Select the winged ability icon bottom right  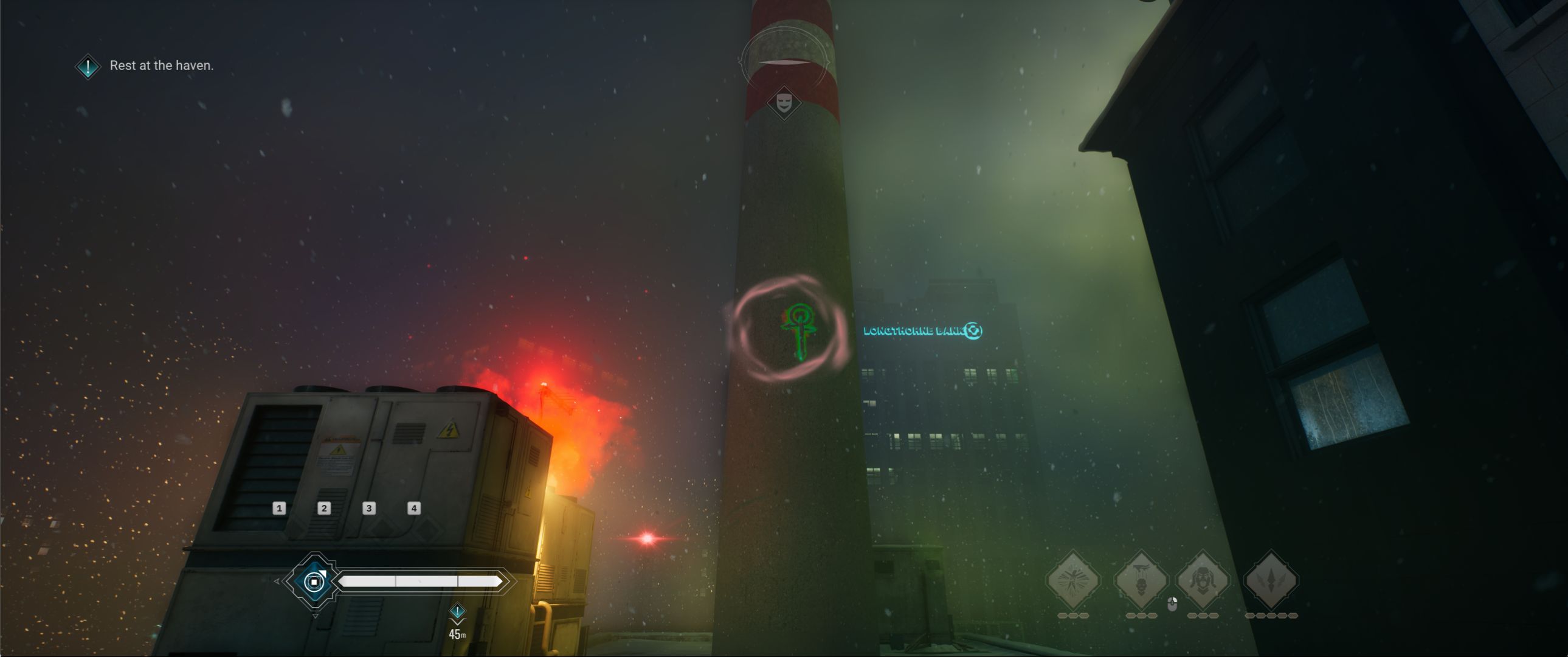coord(1073,579)
